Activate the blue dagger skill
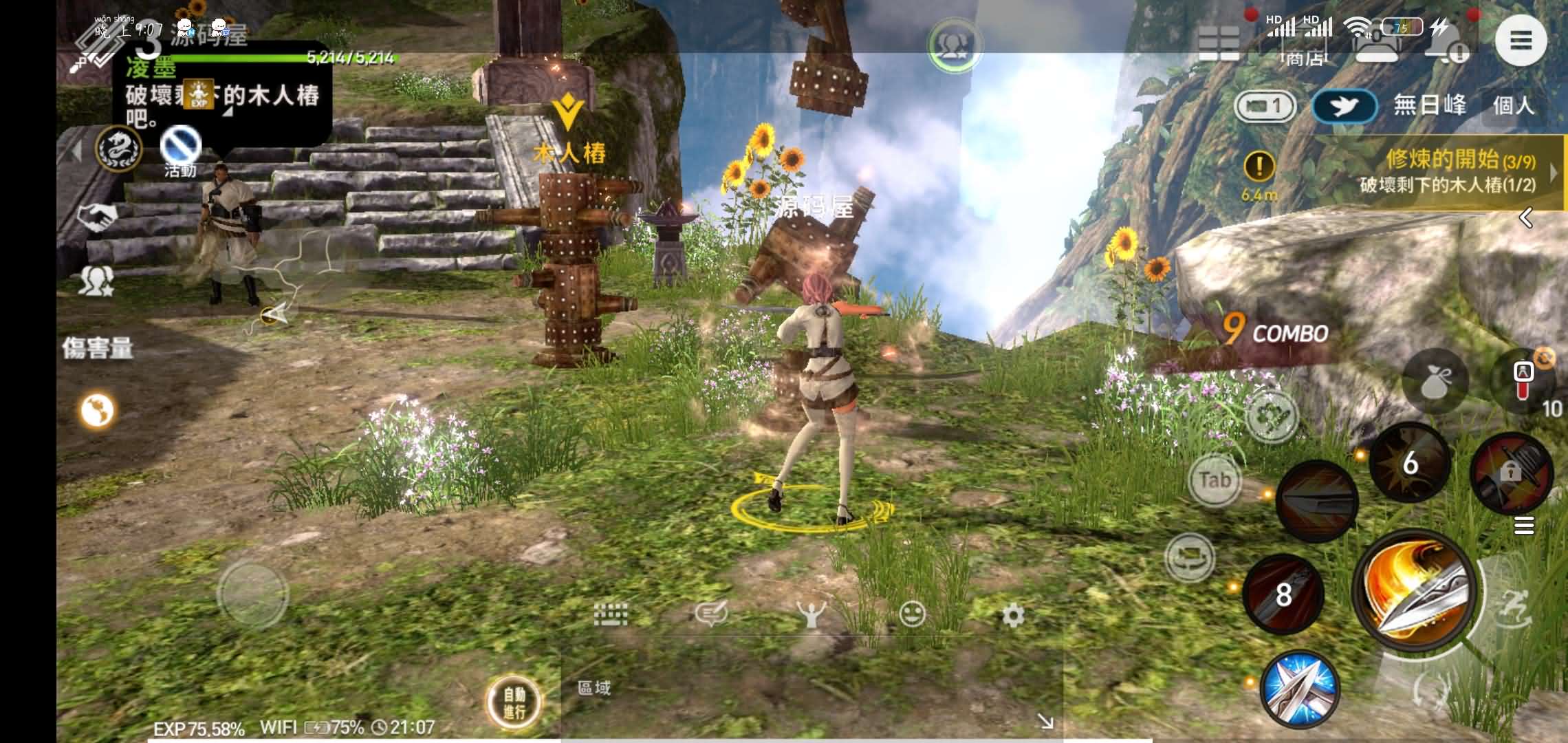The height and width of the screenshot is (743, 1568). click(1300, 689)
